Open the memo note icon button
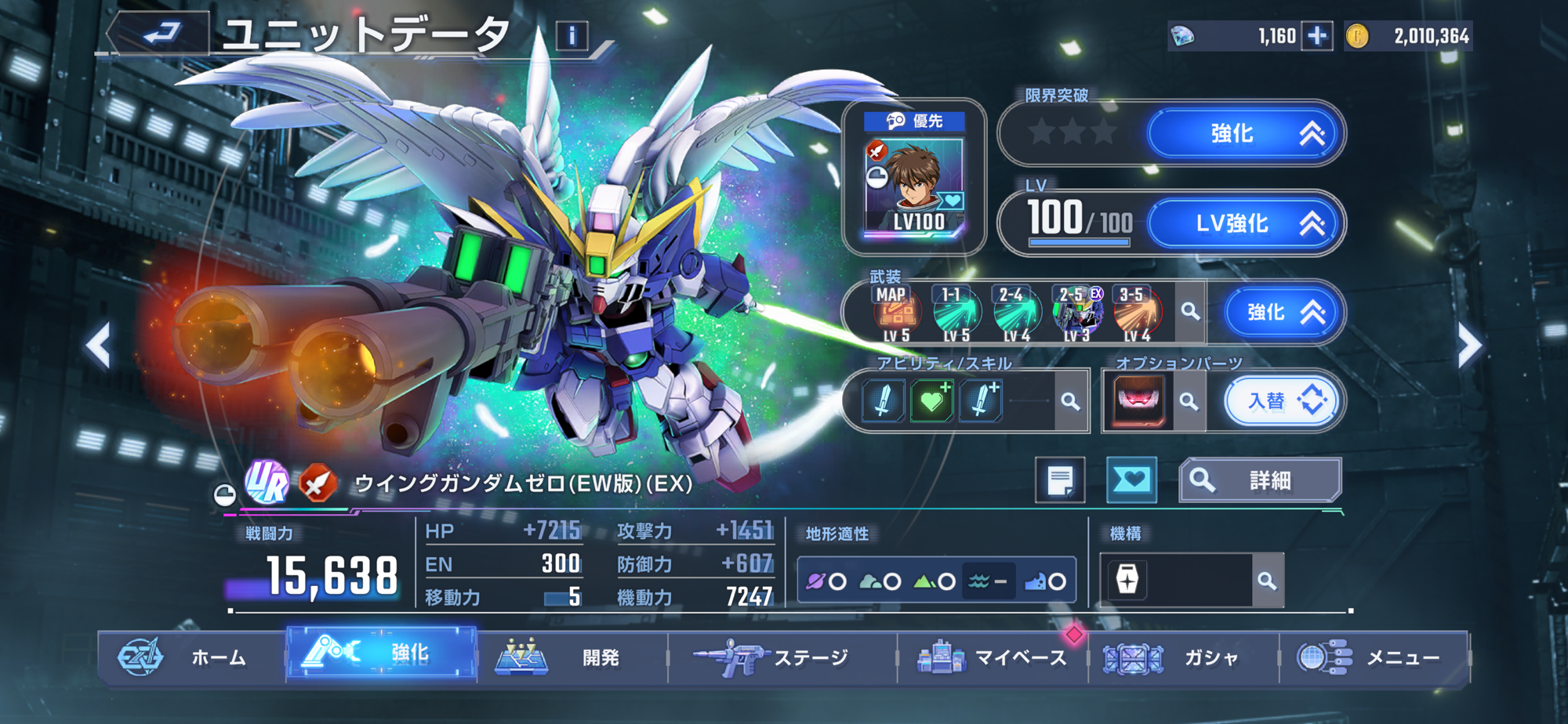 pyautogui.click(x=1060, y=480)
